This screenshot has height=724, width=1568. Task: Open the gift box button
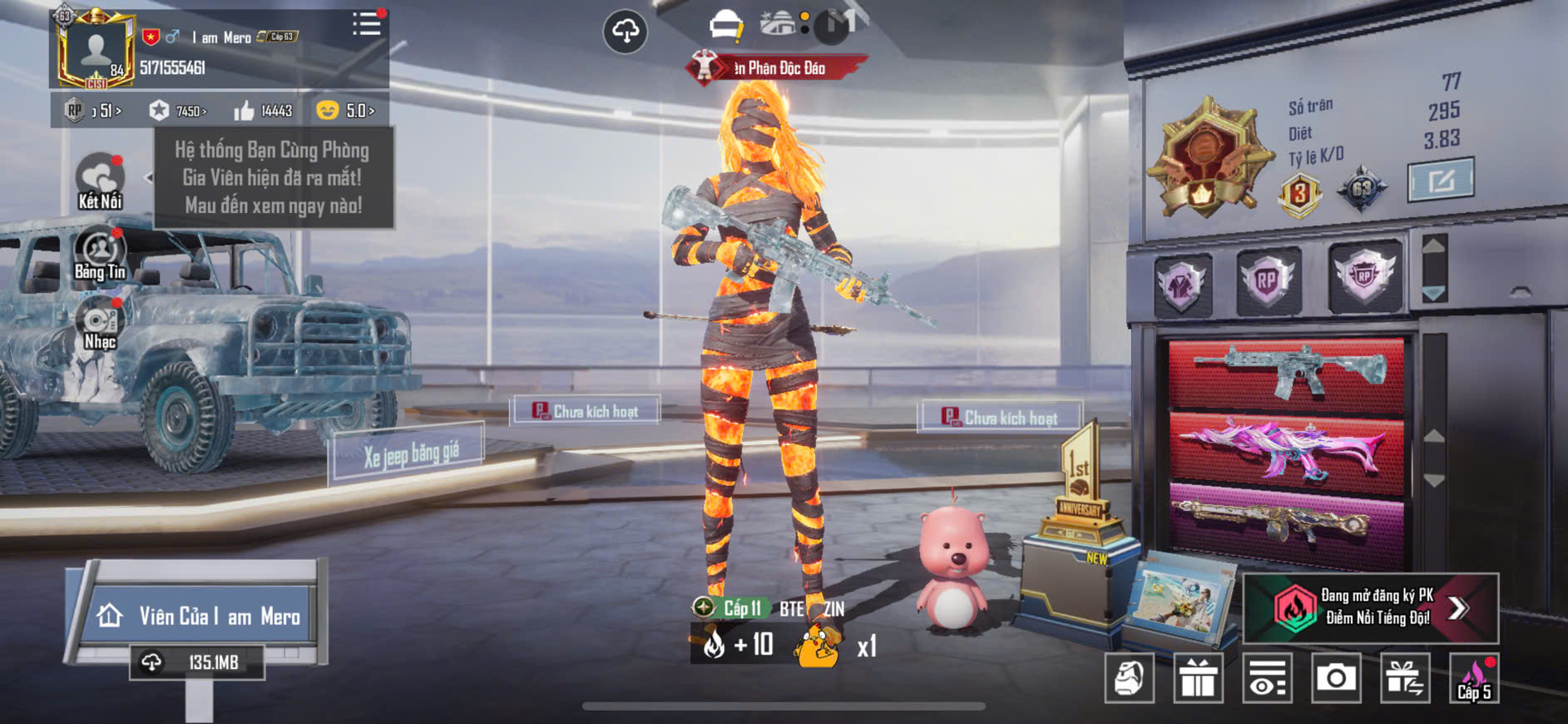click(1198, 678)
